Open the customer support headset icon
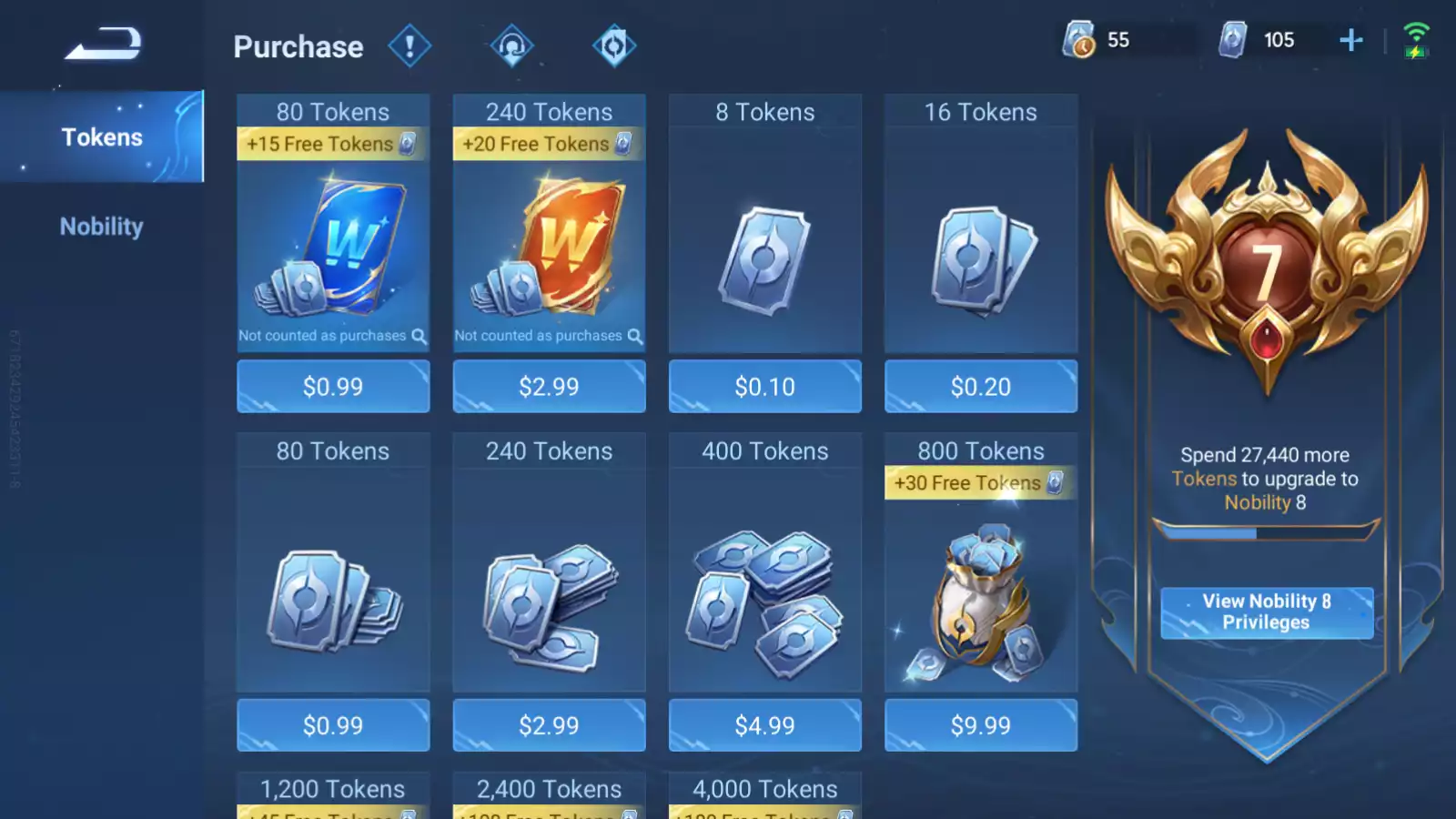Image resolution: width=1456 pixels, height=819 pixels. 511,45
